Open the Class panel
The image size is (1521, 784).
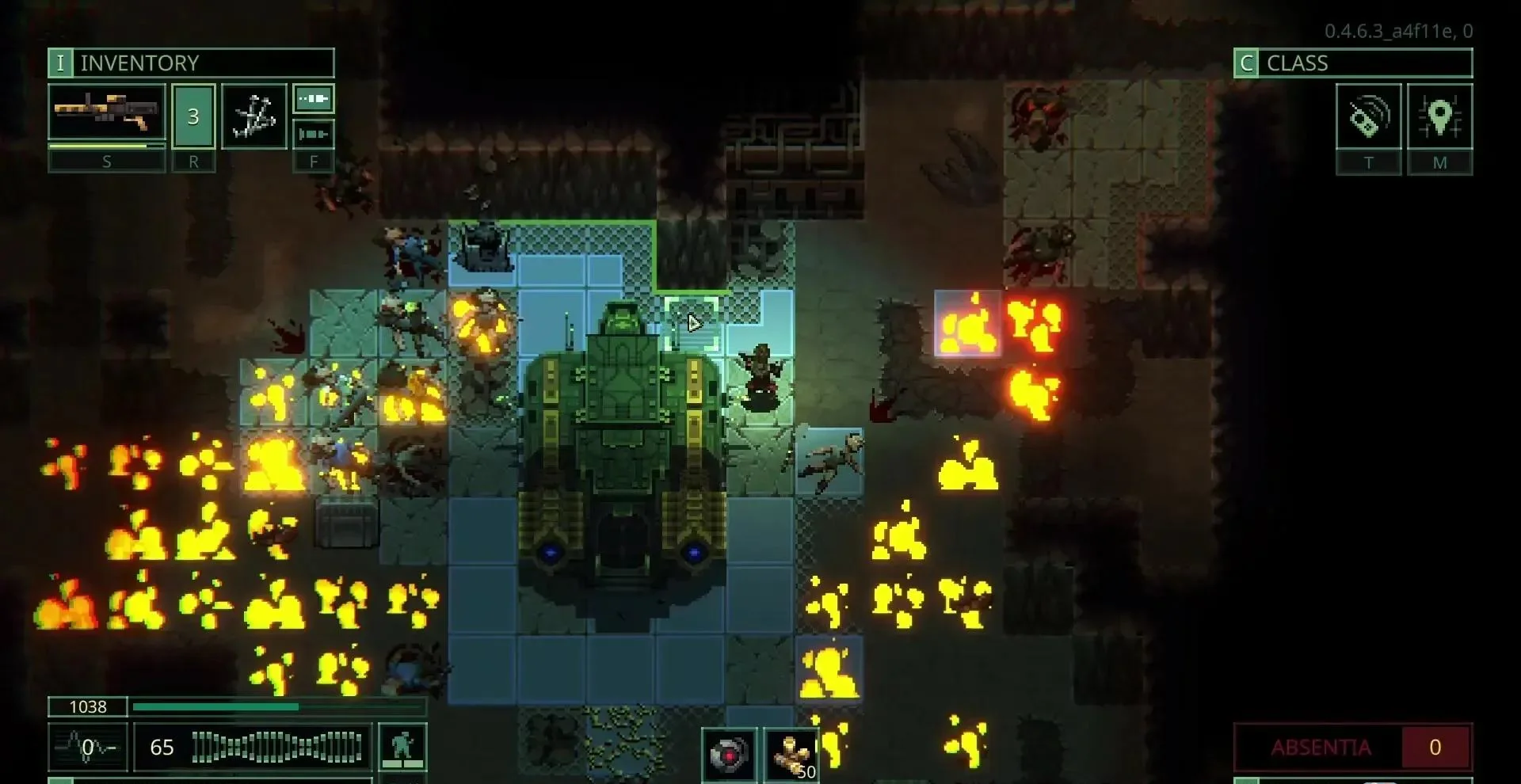pos(1353,63)
